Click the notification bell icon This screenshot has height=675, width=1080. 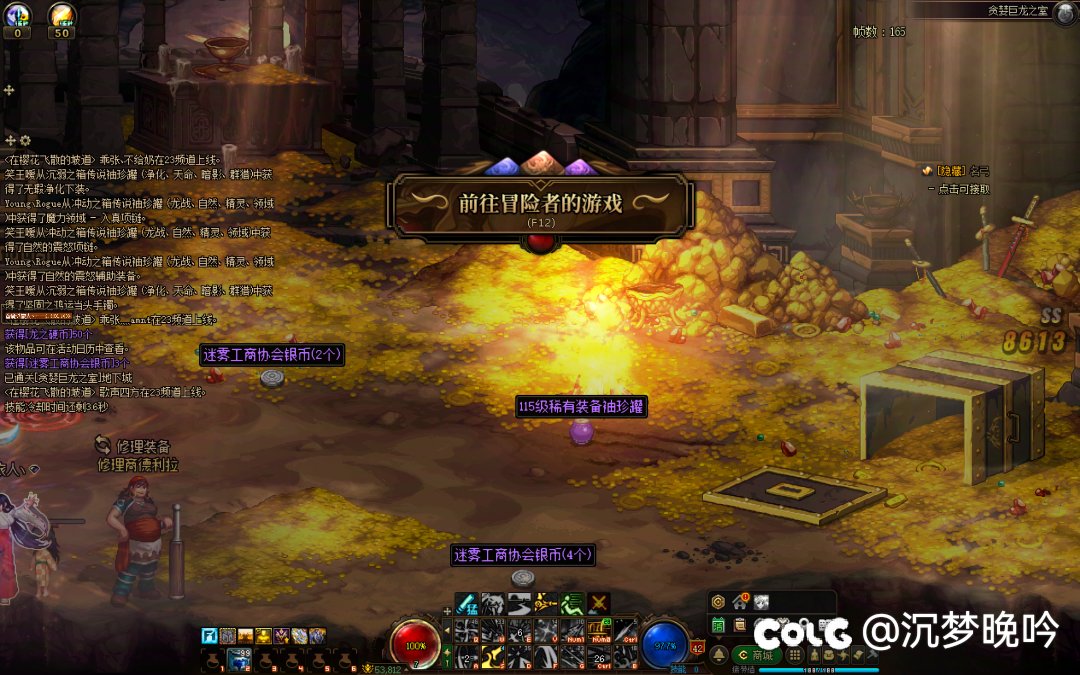click(x=719, y=655)
